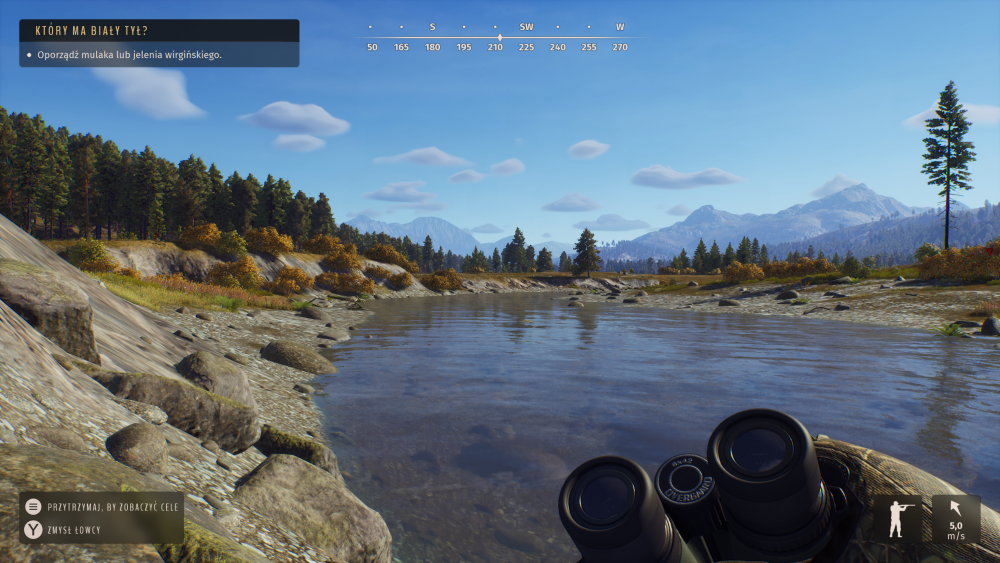
Task: Select the standing hunter stance icon
Action: point(901,519)
